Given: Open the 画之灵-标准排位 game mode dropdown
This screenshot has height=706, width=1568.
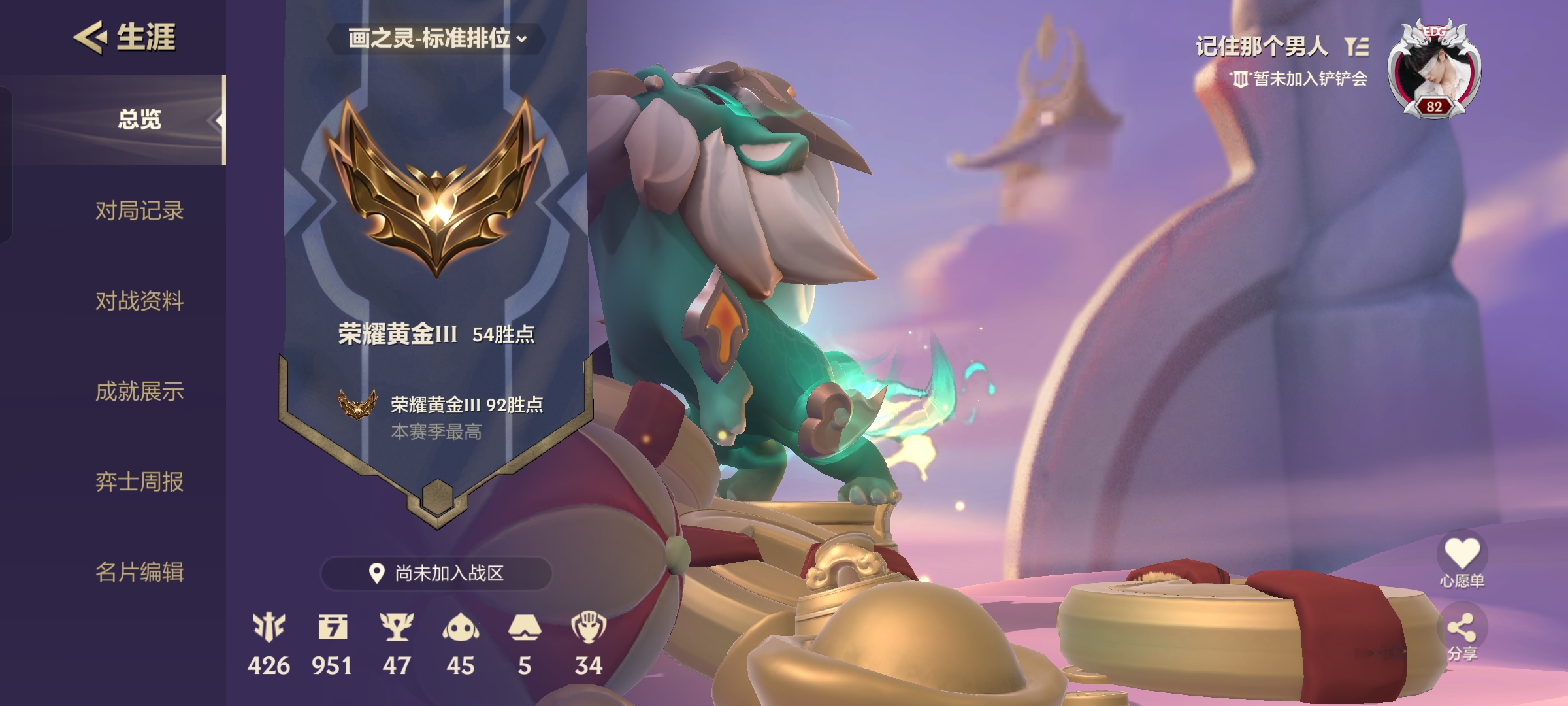Looking at the screenshot, I should coord(436,38).
